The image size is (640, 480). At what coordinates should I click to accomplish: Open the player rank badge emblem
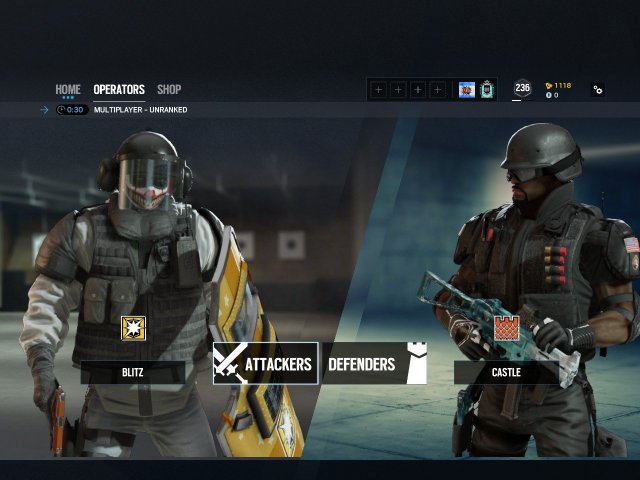(487, 90)
